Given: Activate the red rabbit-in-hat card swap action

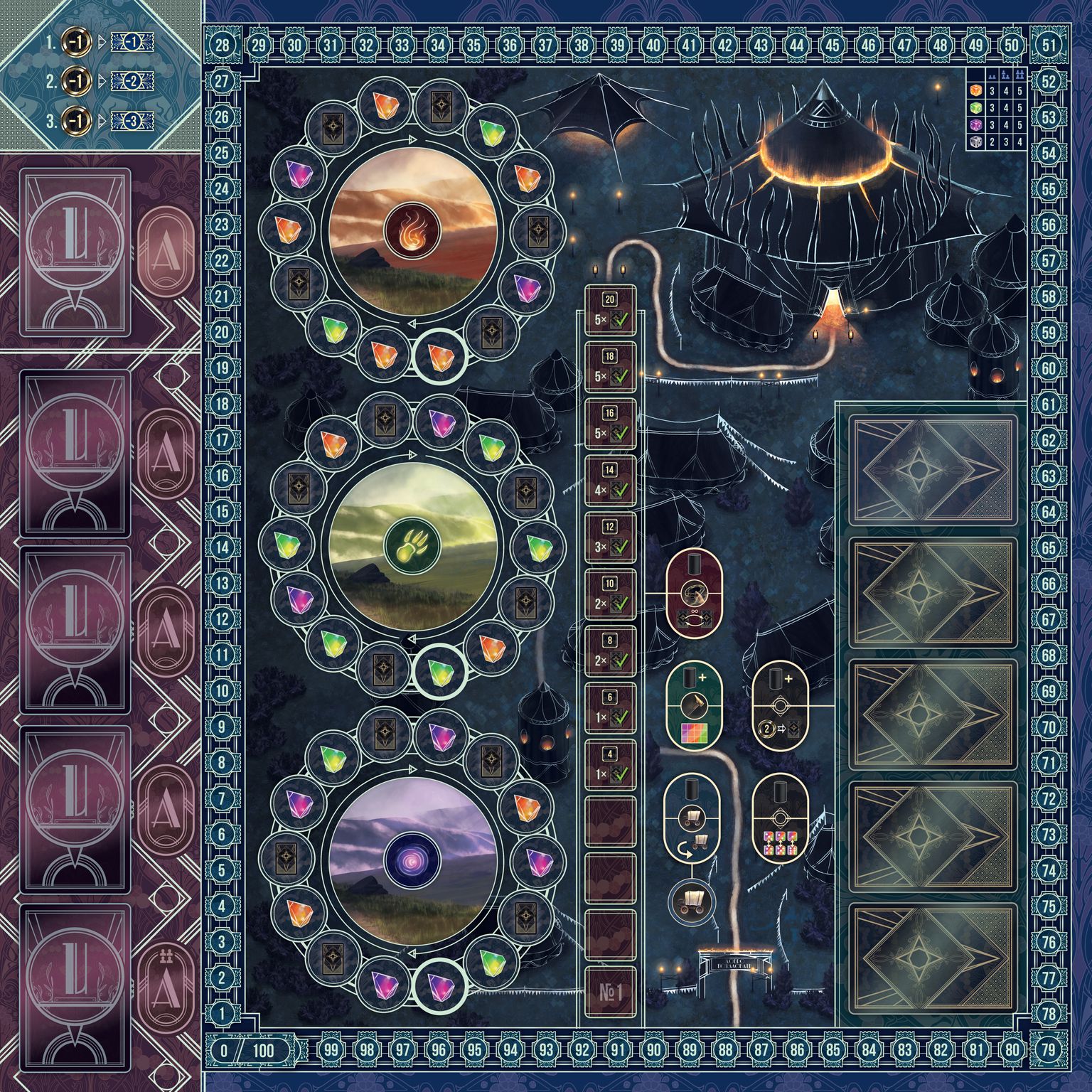Looking at the screenshot, I should coord(692,591).
